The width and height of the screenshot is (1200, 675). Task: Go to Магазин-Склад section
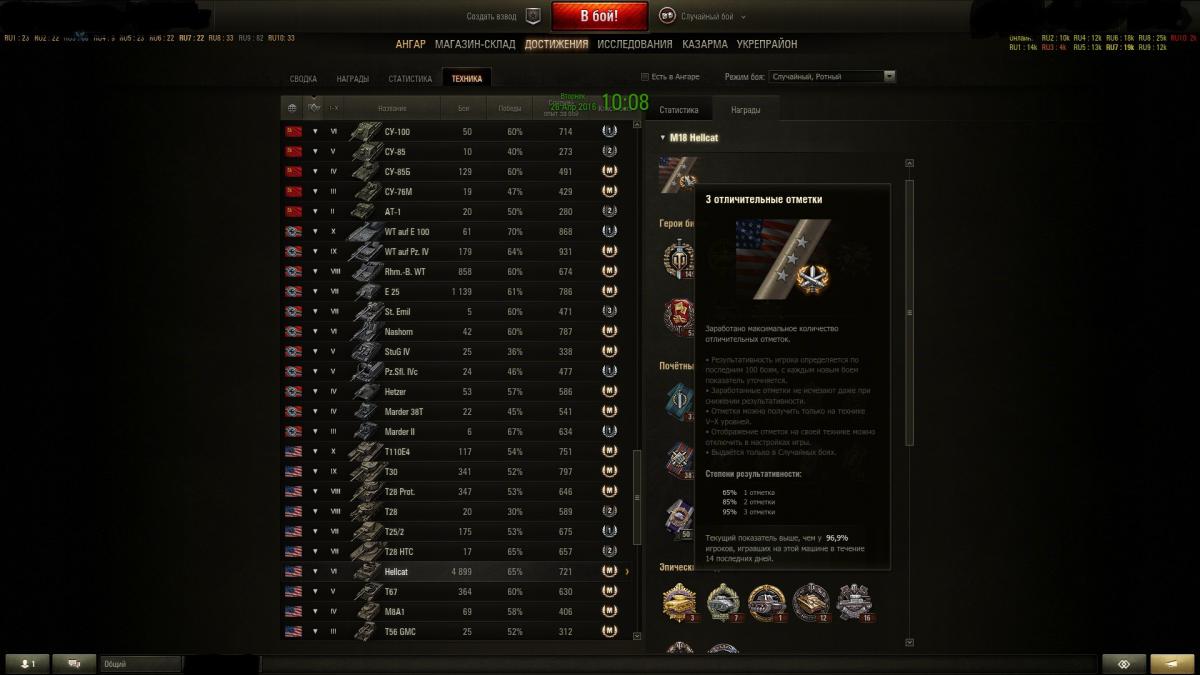(x=475, y=44)
